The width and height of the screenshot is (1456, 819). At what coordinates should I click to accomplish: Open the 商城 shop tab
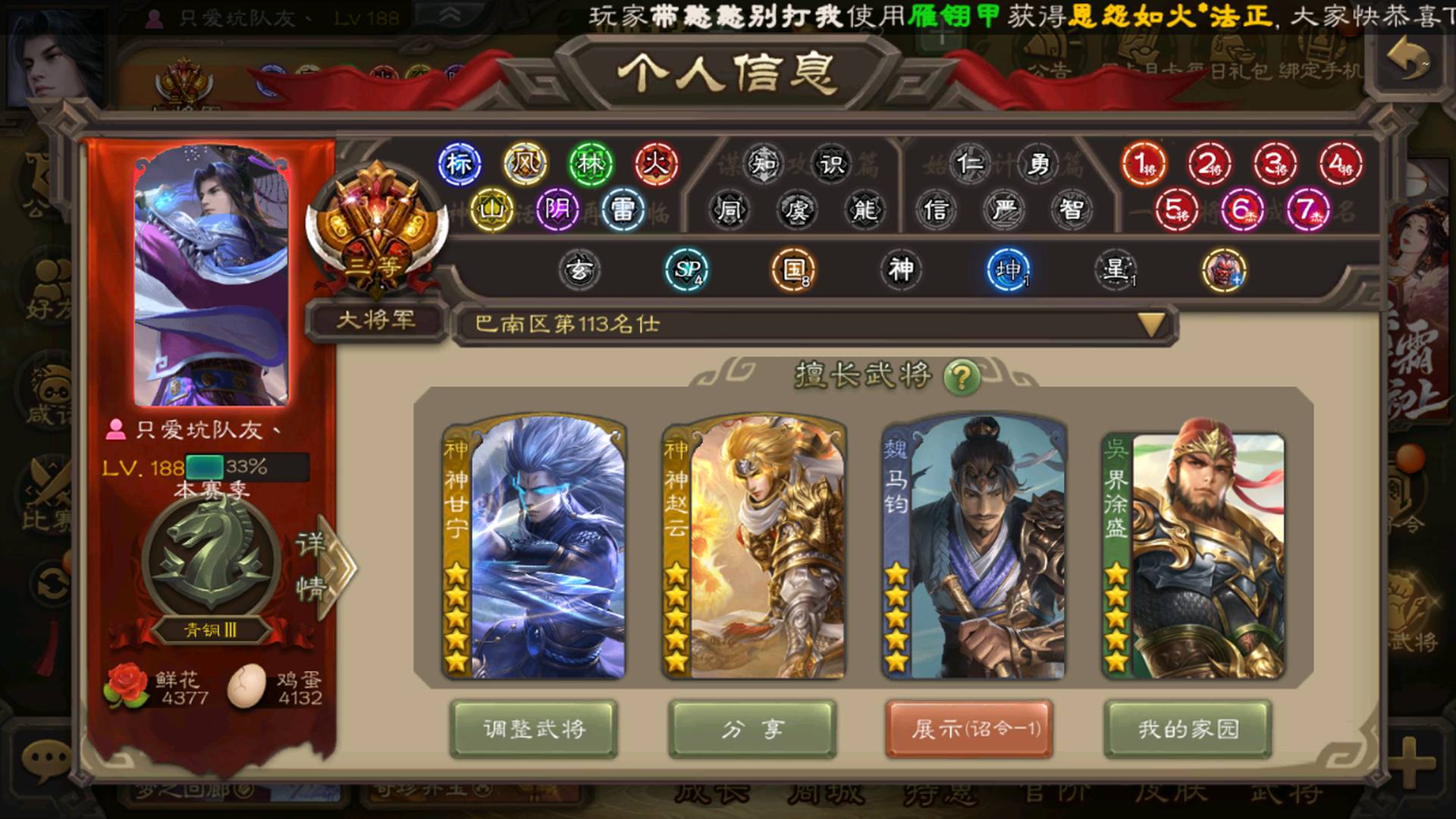(827, 792)
